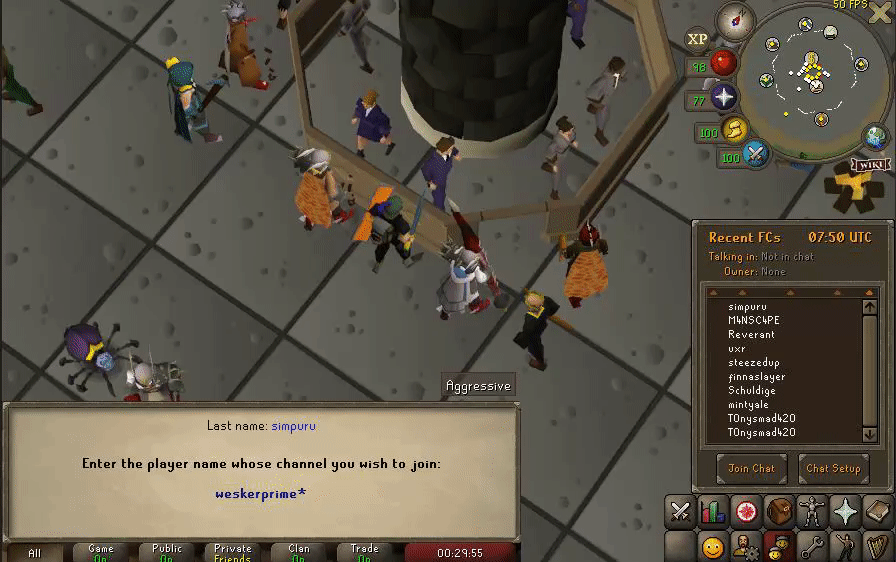Select simpuru in Recent FCs list

746,307
